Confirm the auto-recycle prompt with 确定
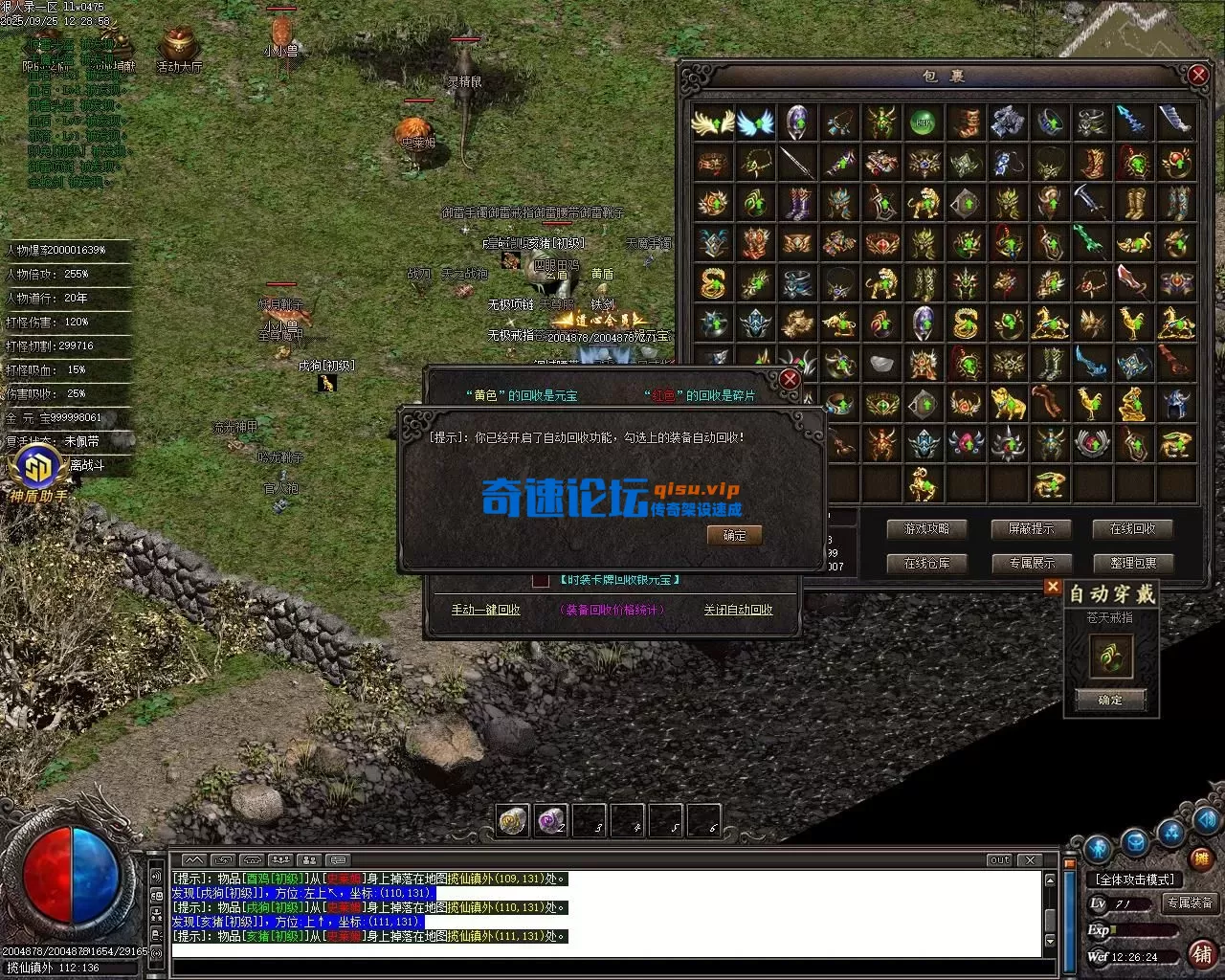Viewport: 1225px width, 980px height. (x=734, y=535)
